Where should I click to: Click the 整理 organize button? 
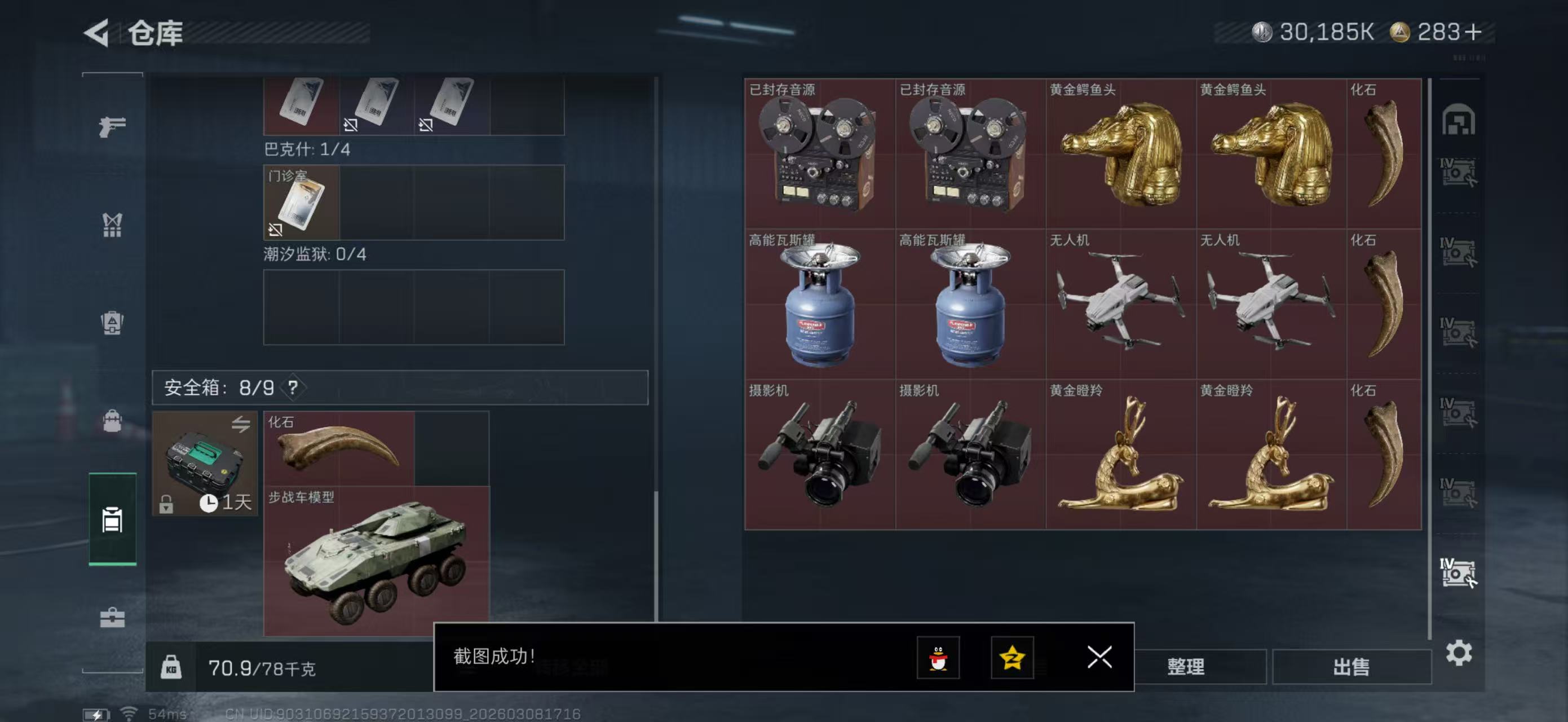pyautogui.click(x=1185, y=667)
